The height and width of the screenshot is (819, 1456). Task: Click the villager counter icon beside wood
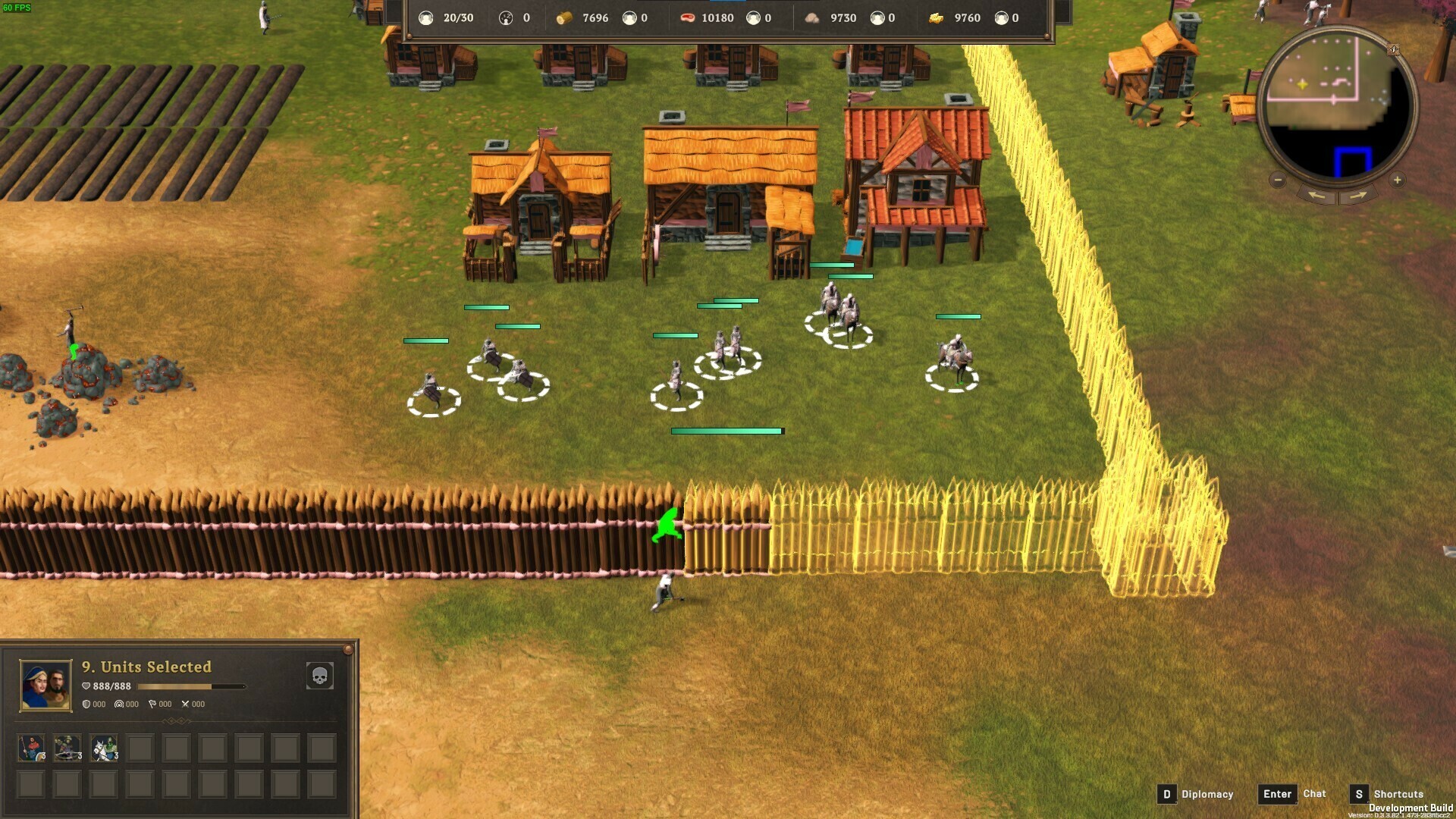pos(630,18)
